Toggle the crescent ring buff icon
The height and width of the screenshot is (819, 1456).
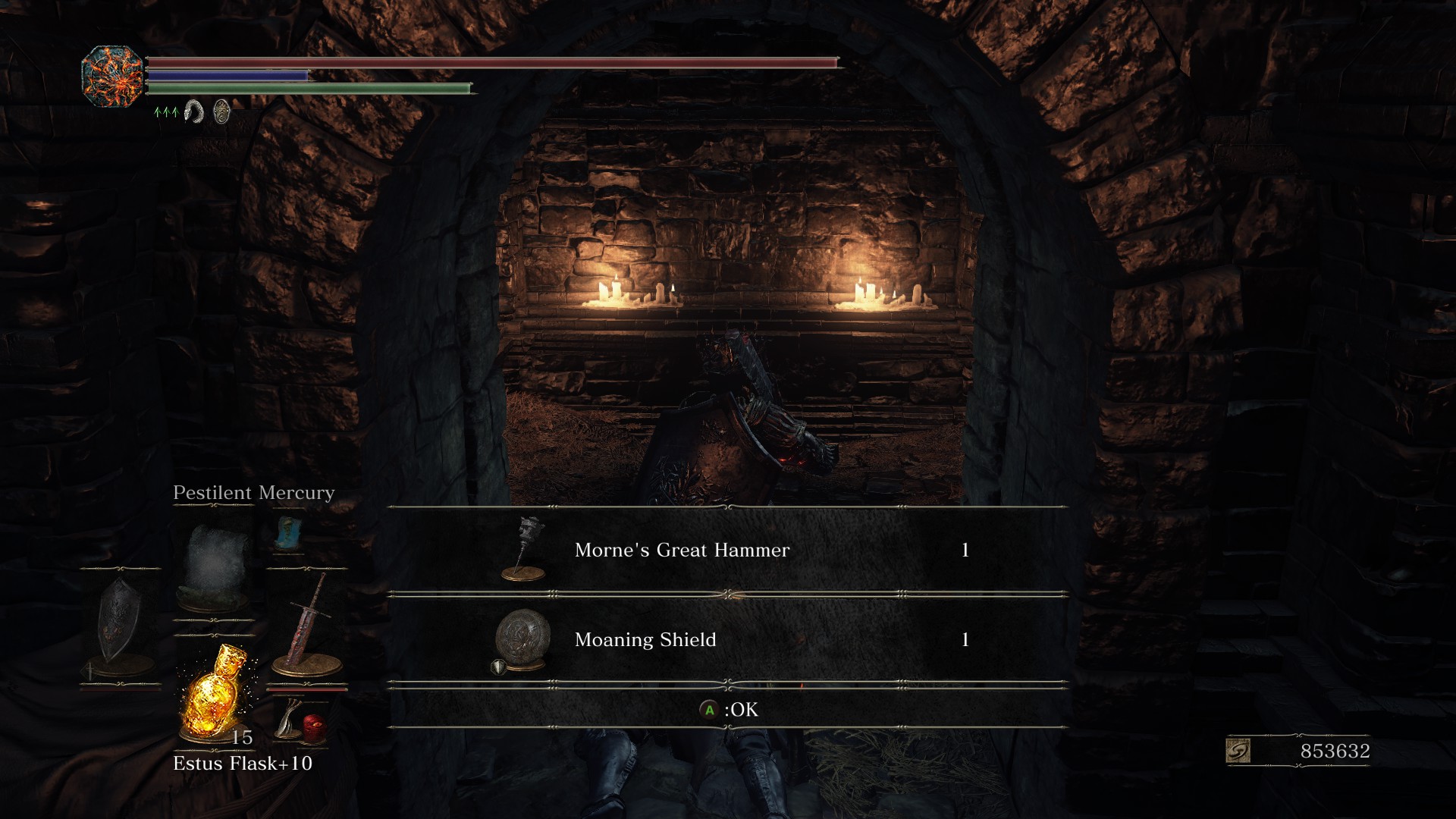tap(193, 113)
